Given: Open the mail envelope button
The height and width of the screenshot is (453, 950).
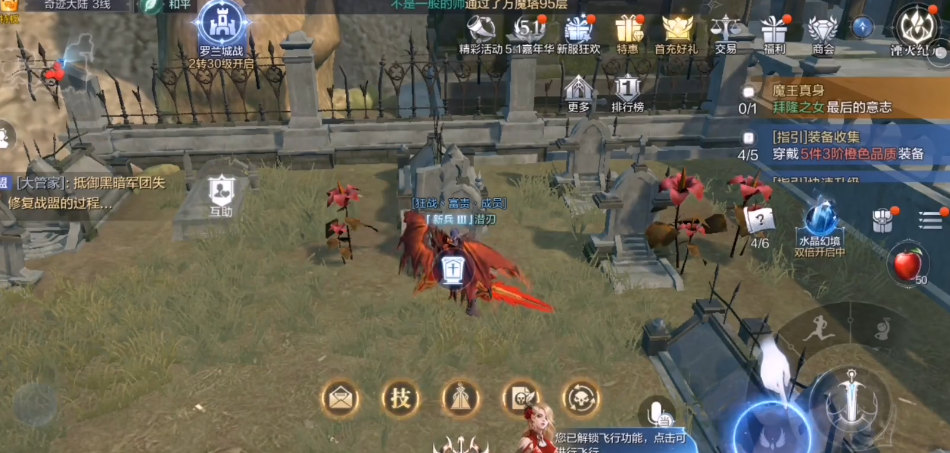Looking at the screenshot, I should point(340,398).
